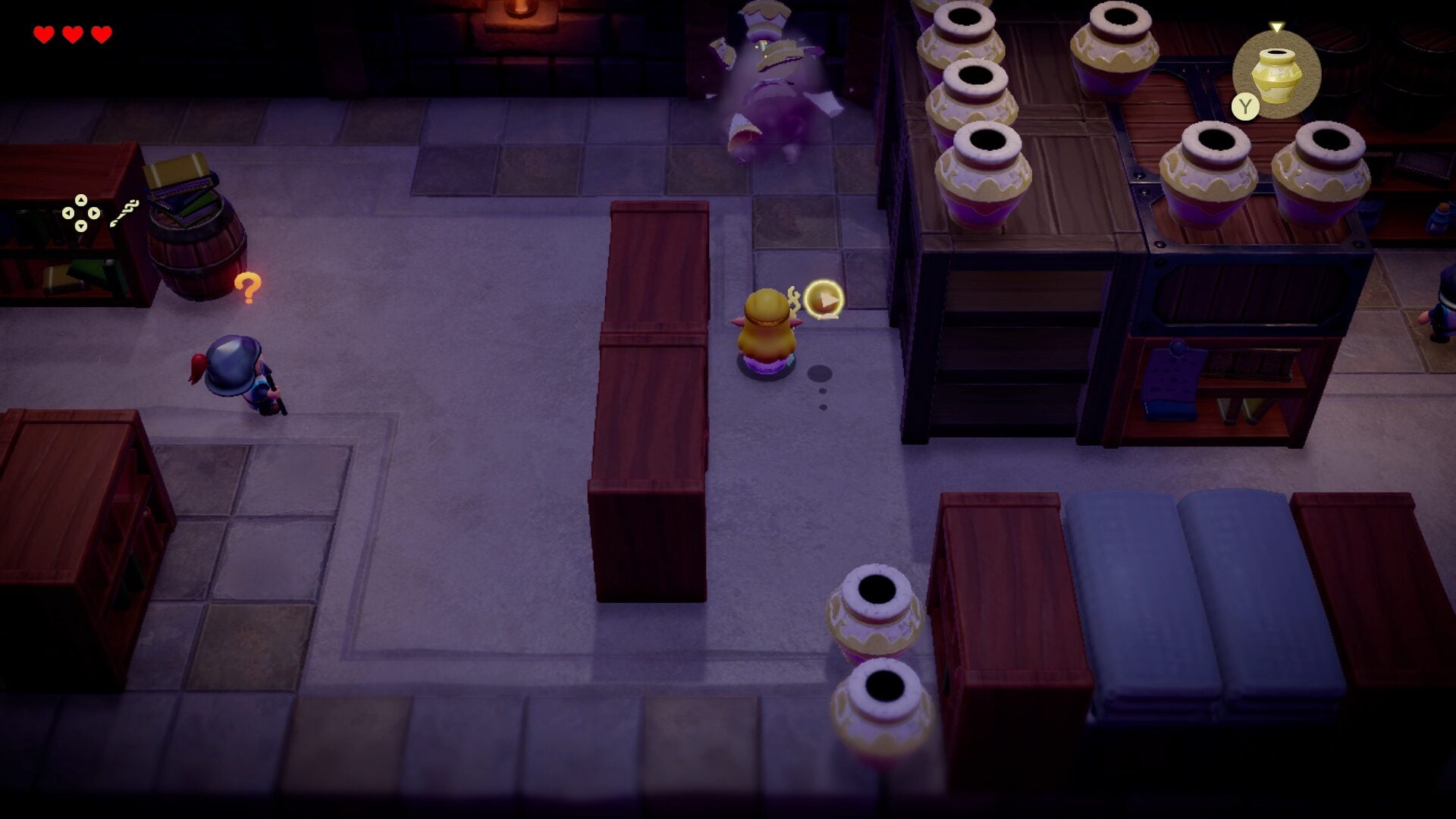The height and width of the screenshot is (819, 1456).
Task: Click the Tri Rod icon
Action: pyautogui.click(x=124, y=213)
